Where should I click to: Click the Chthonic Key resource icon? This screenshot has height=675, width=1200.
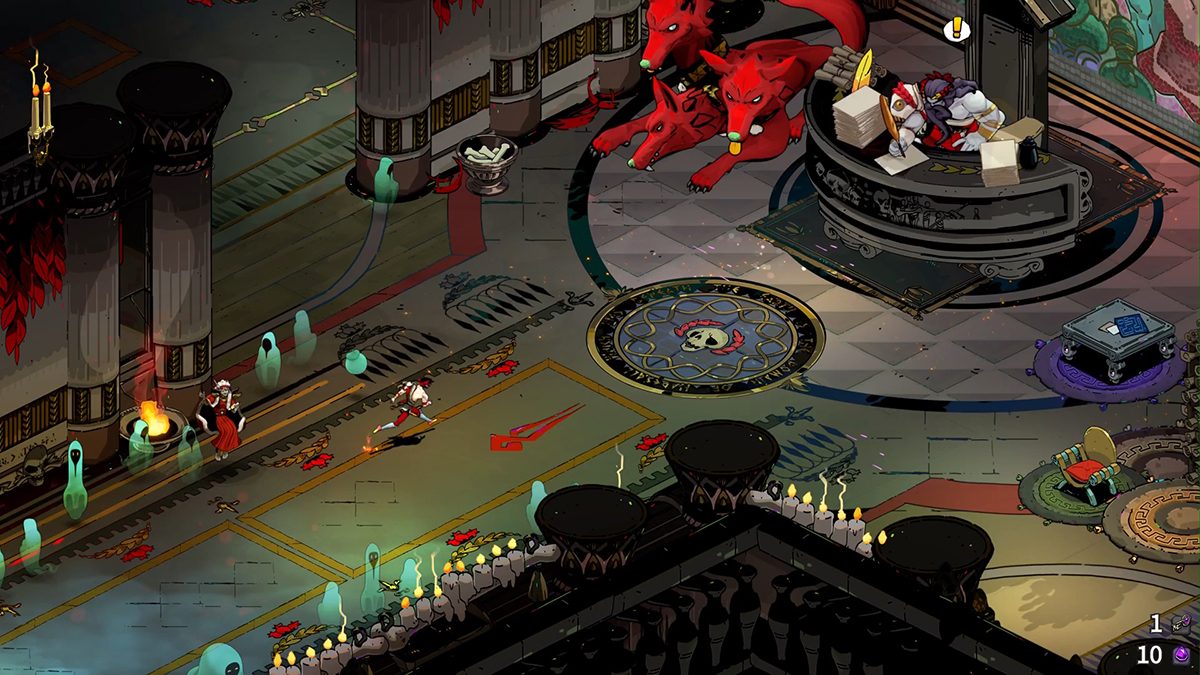point(1181,624)
